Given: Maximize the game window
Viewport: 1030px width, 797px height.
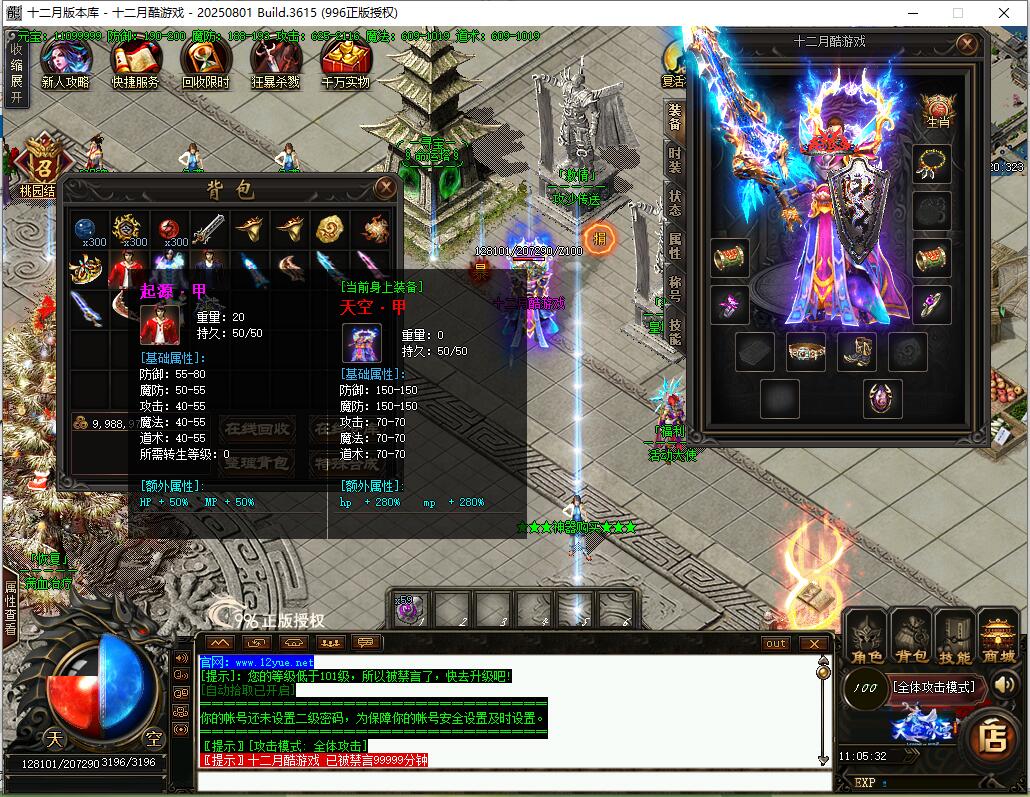Looking at the screenshot, I should pyautogui.click(x=957, y=13).
